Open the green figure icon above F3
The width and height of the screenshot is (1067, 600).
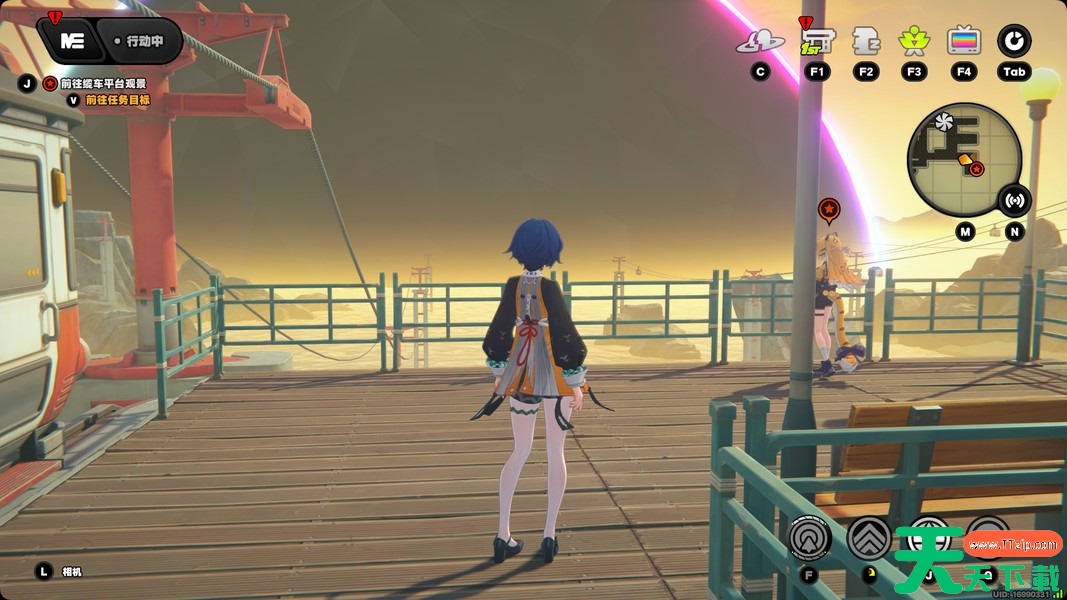pos(914,41)
